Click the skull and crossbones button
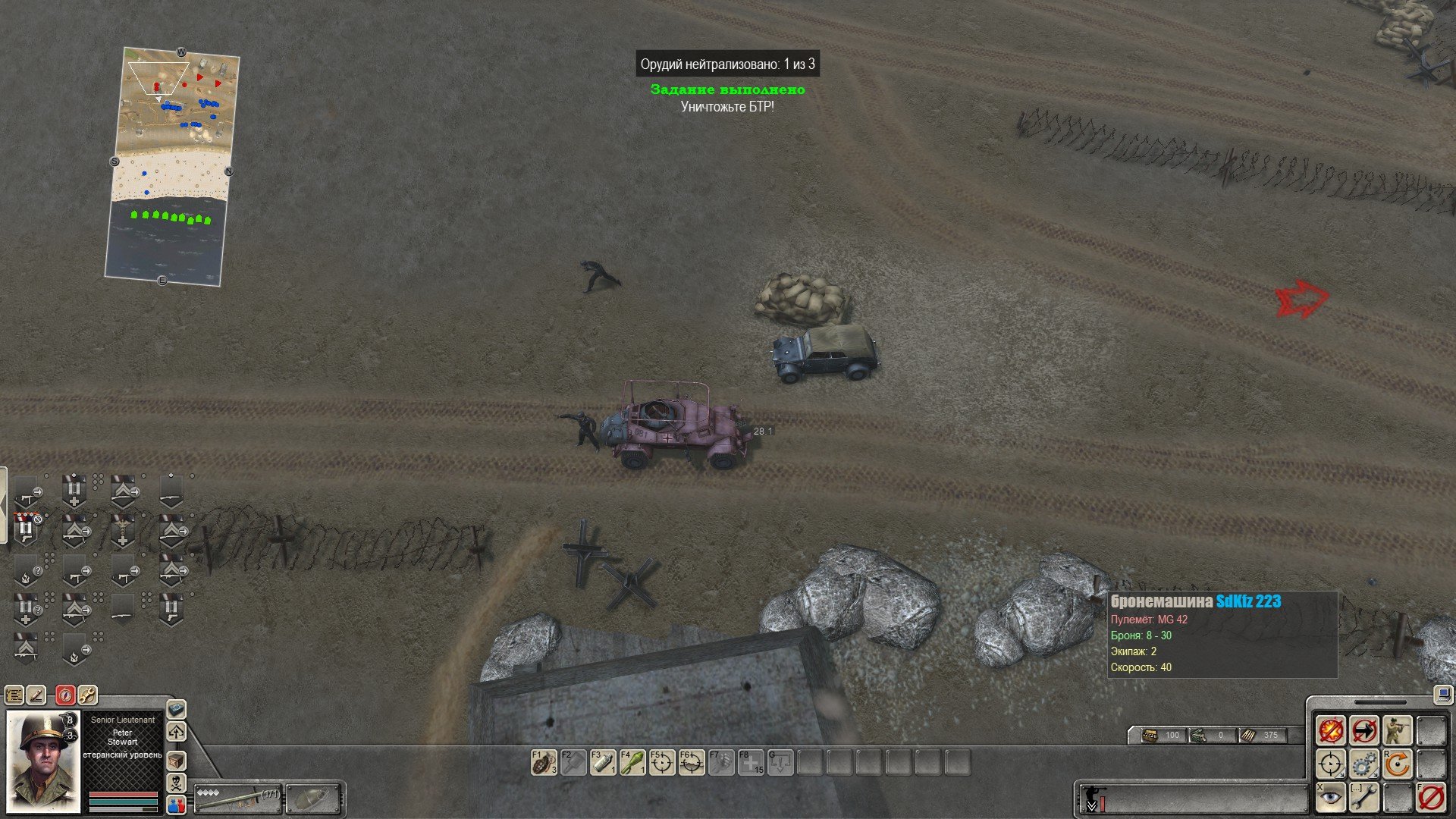 (x=176, y=783)
